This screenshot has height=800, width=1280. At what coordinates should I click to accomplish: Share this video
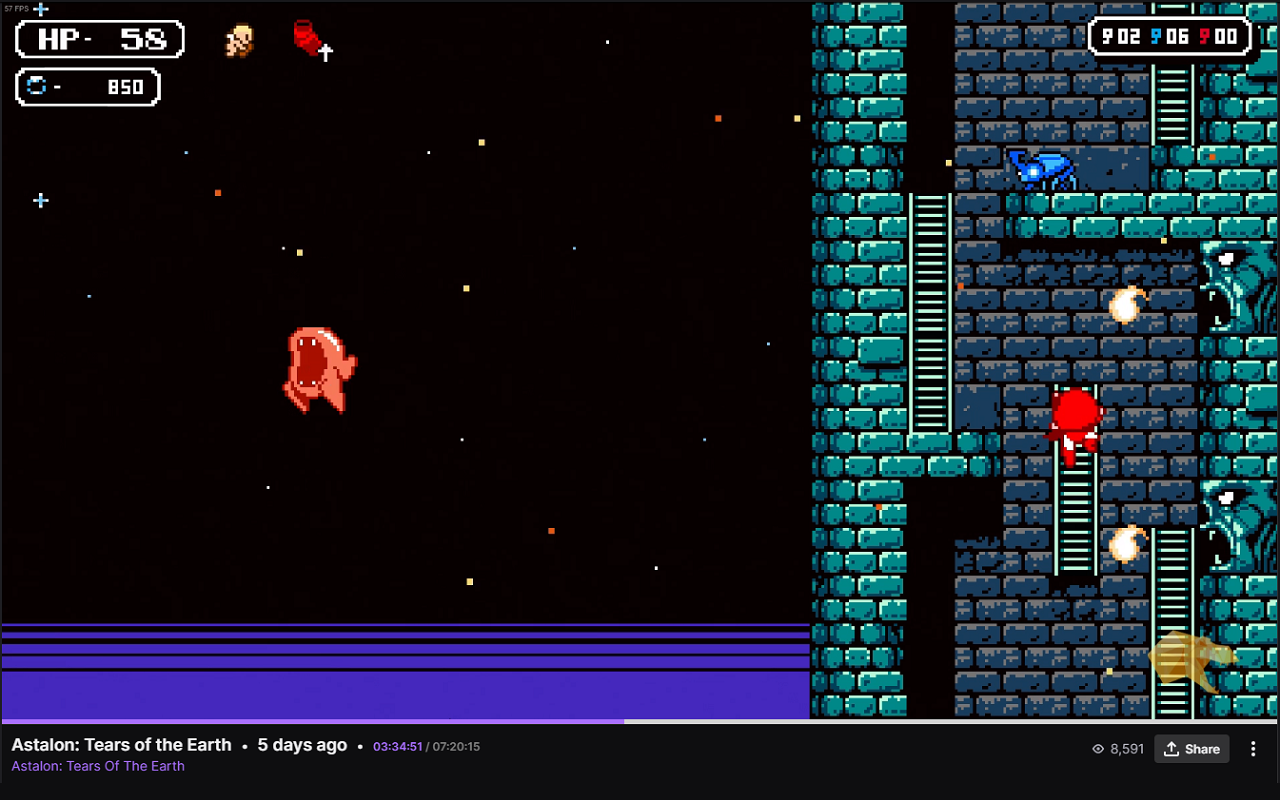click(x=1192, y=749)
